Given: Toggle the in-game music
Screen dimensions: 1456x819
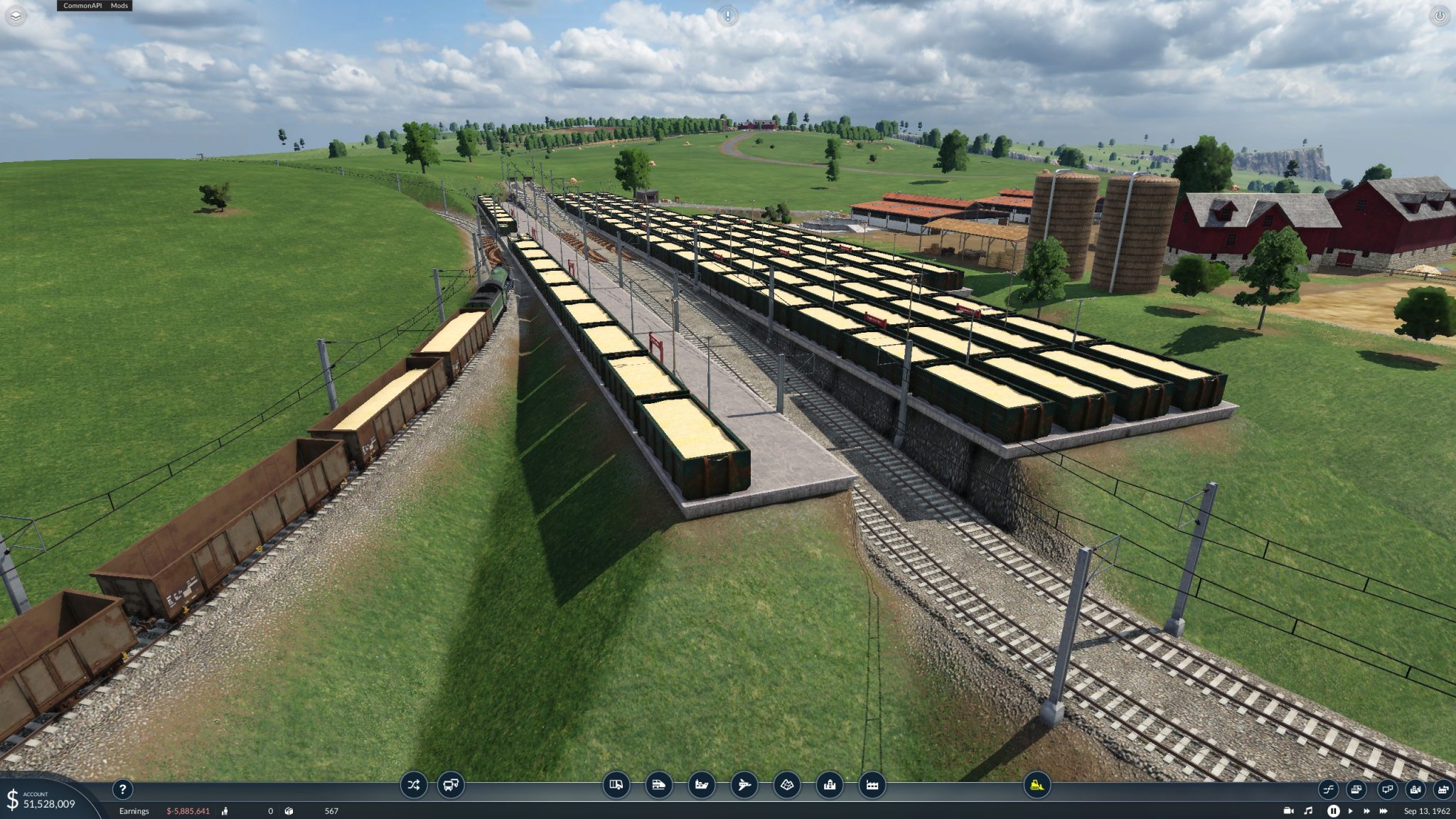Looking at the screenshot, I should (1309, 810).
